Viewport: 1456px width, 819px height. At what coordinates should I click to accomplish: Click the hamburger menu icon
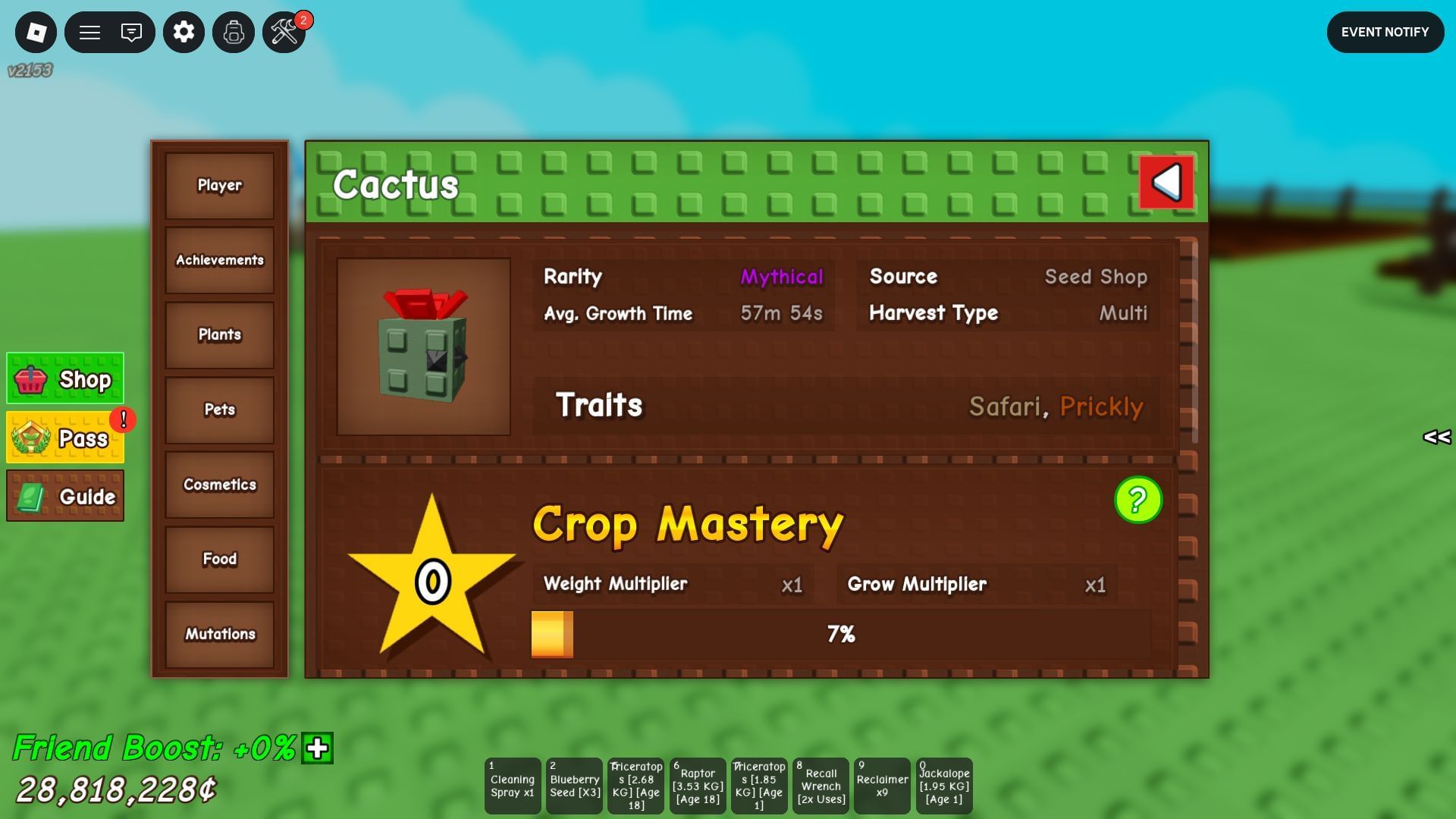pos(89,32)
